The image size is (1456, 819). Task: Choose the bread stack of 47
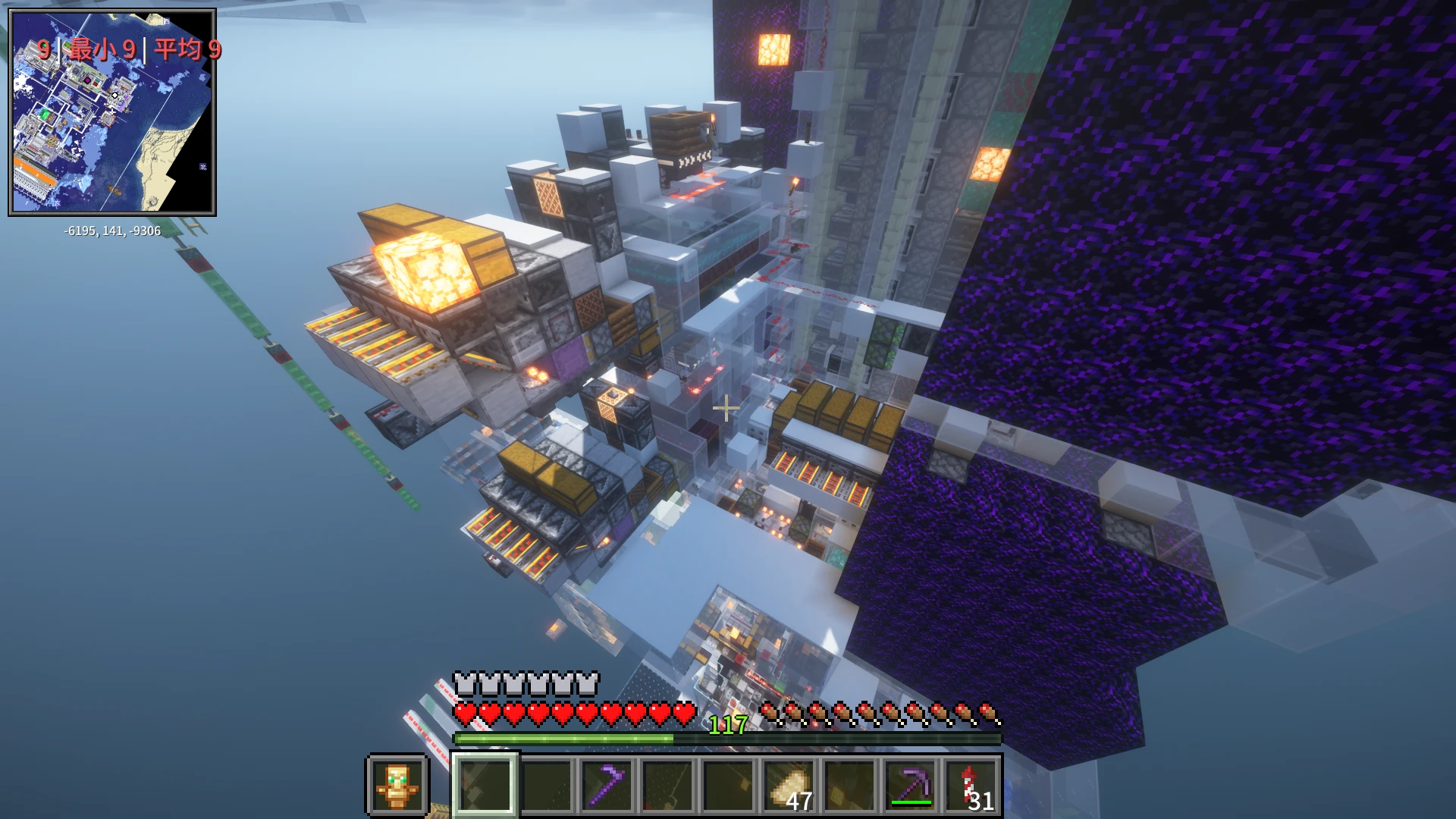[x=789, y=786]
